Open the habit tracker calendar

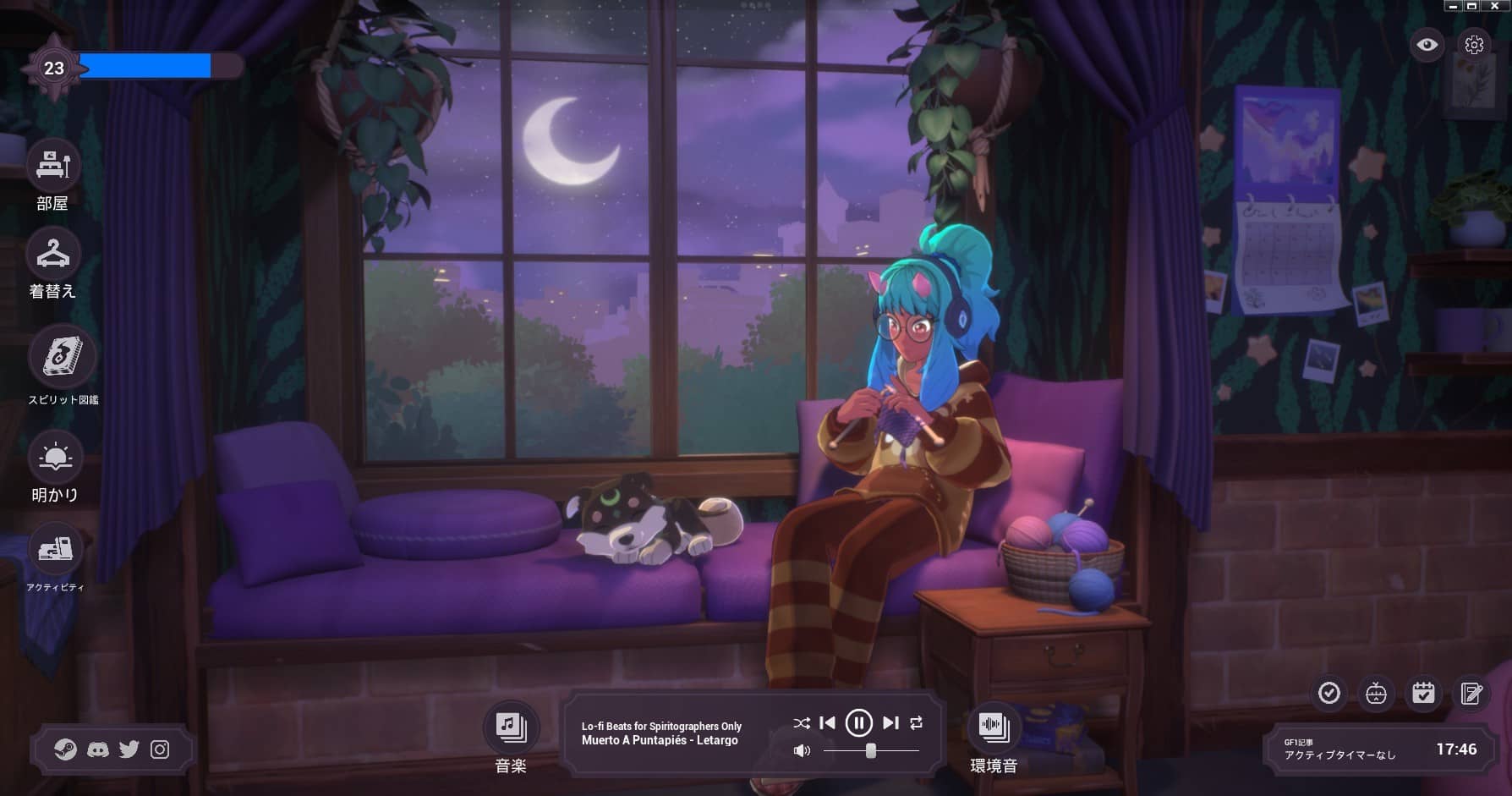[1425, 694]
